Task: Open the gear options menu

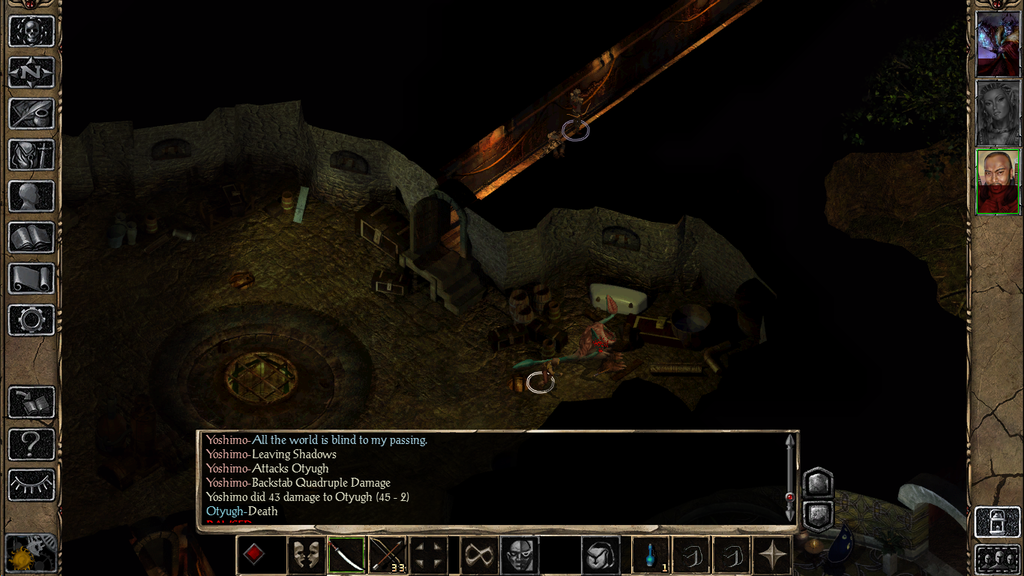Action: point(31,320)
